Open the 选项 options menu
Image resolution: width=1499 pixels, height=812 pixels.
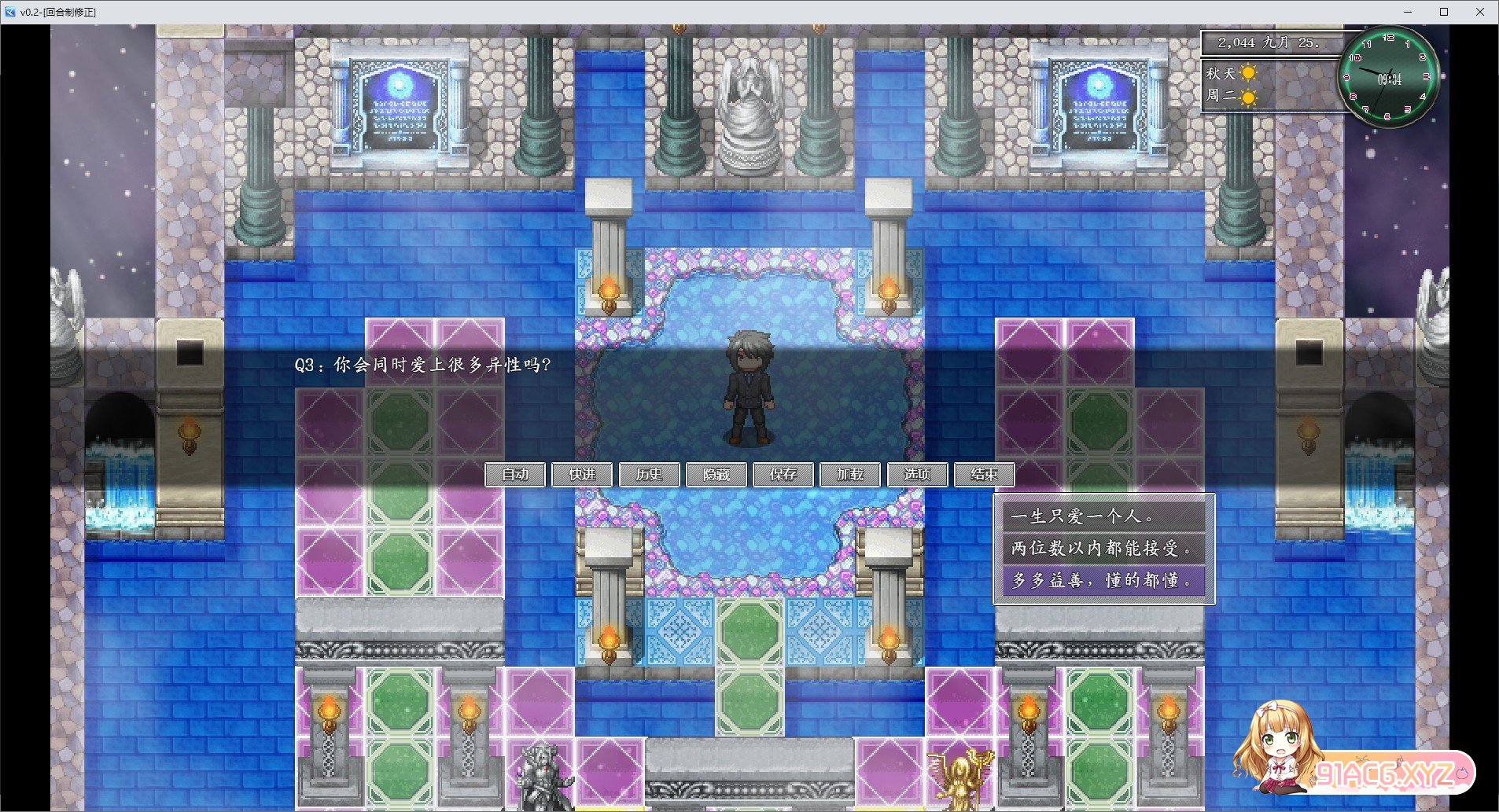(917, 475)
